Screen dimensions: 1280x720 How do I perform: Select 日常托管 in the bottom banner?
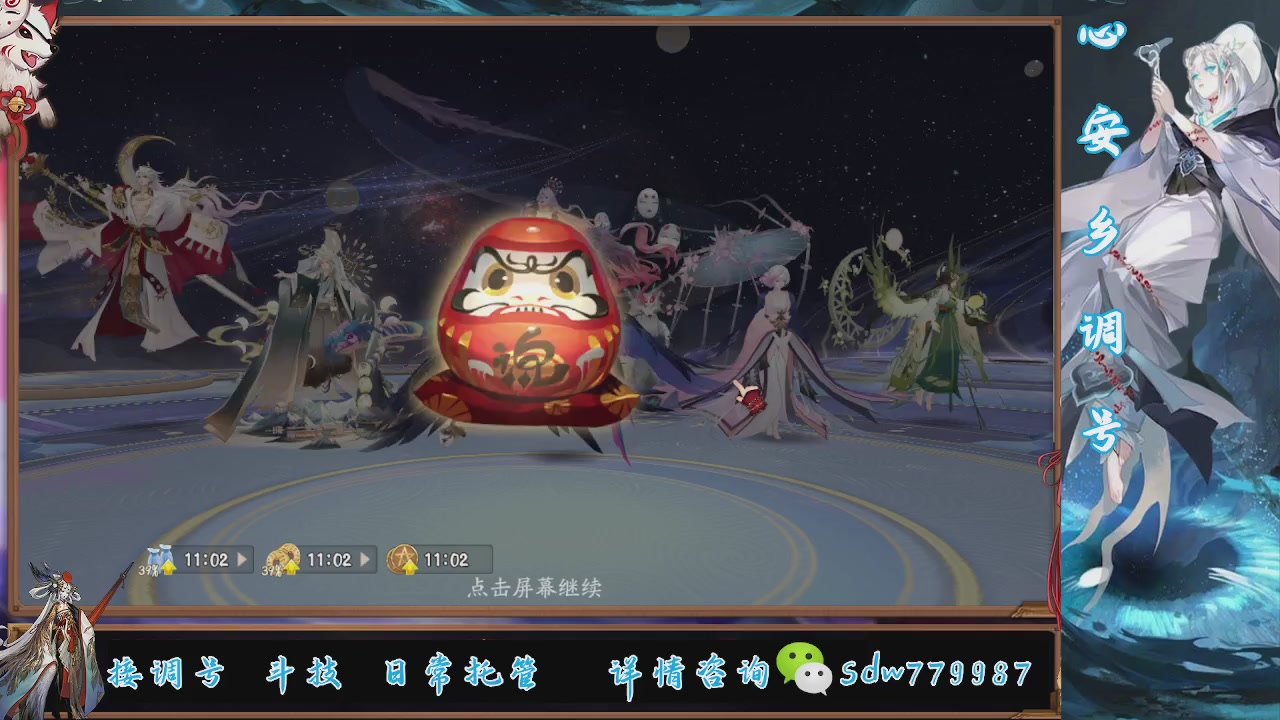pos(462,674)
